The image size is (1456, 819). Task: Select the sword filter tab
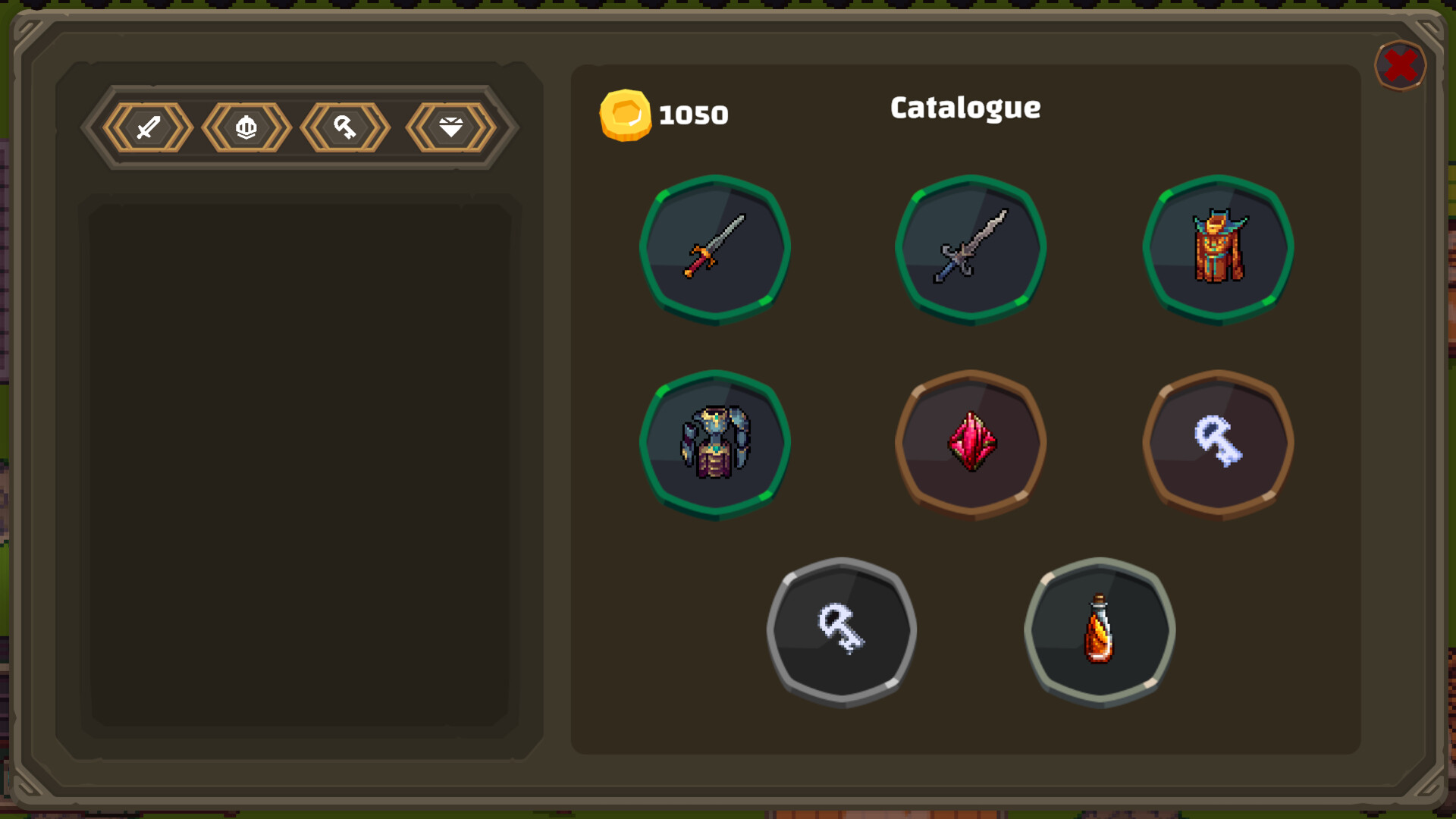149,127
